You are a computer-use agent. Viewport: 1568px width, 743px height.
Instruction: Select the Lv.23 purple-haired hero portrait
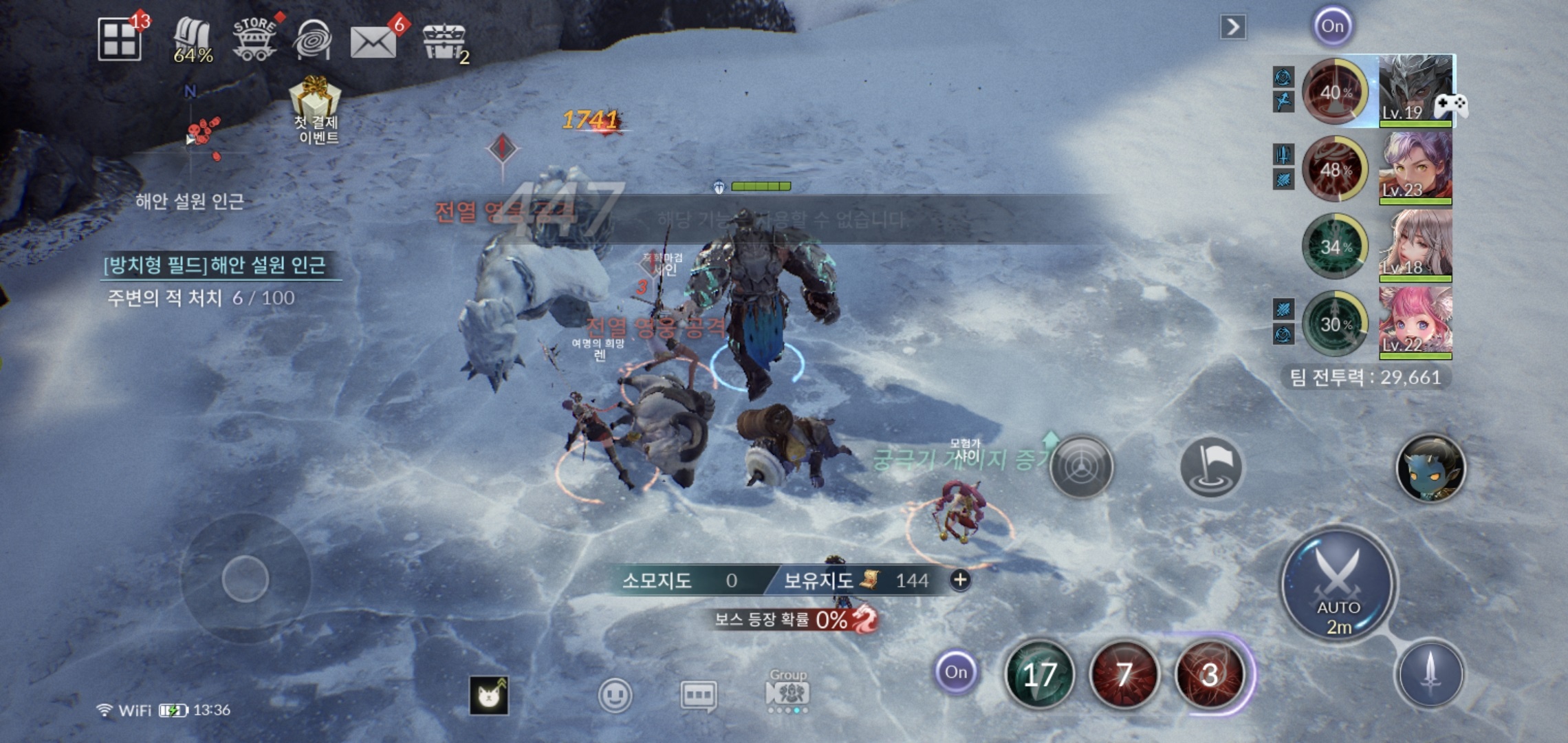coord(1415,169)
